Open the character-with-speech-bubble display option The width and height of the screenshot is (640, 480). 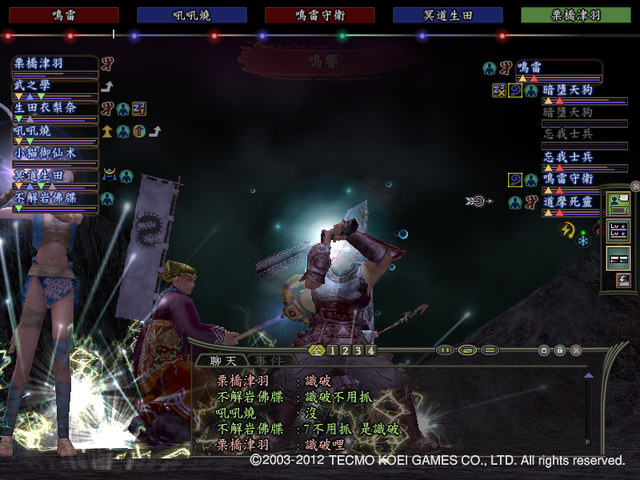click(x=618, y=204)
